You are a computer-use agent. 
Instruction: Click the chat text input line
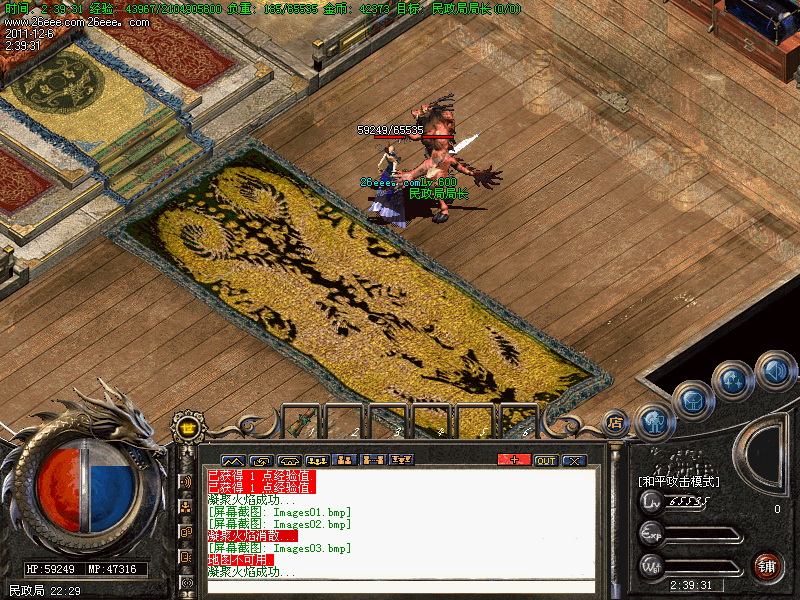coord(400,587)
